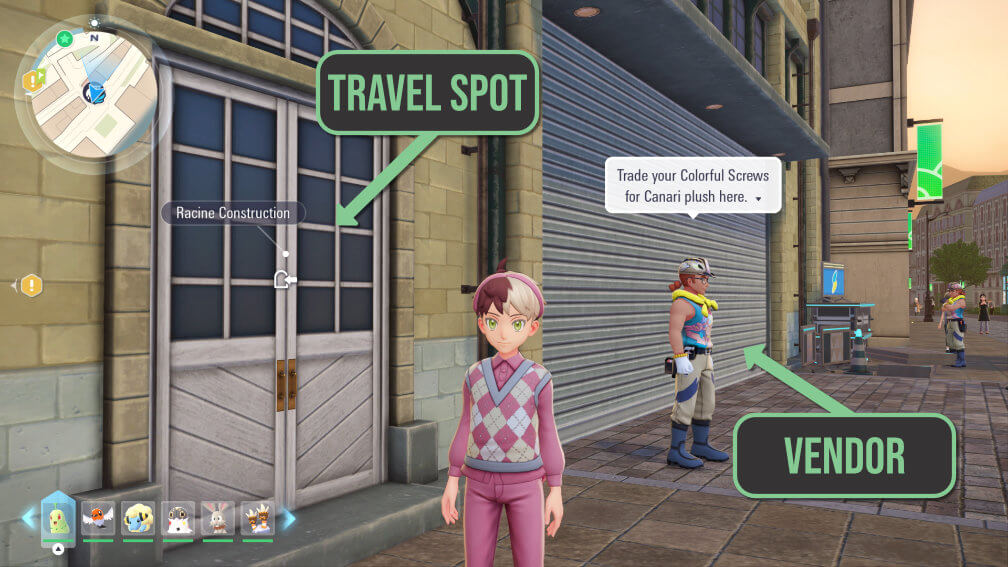Click the party bar's left arrow

[x=28, y=518]
